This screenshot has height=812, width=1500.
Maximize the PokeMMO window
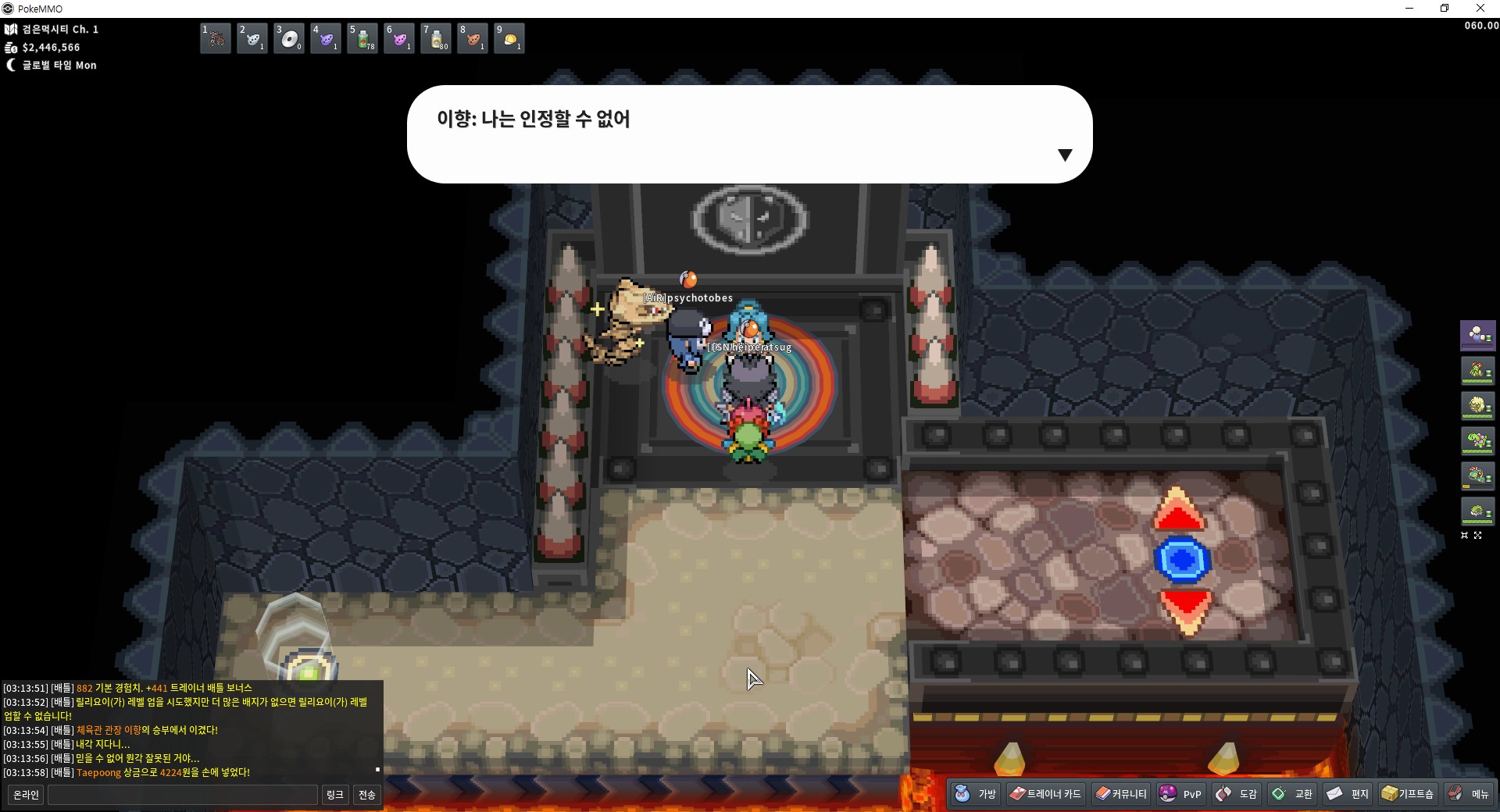(1445, 9)
